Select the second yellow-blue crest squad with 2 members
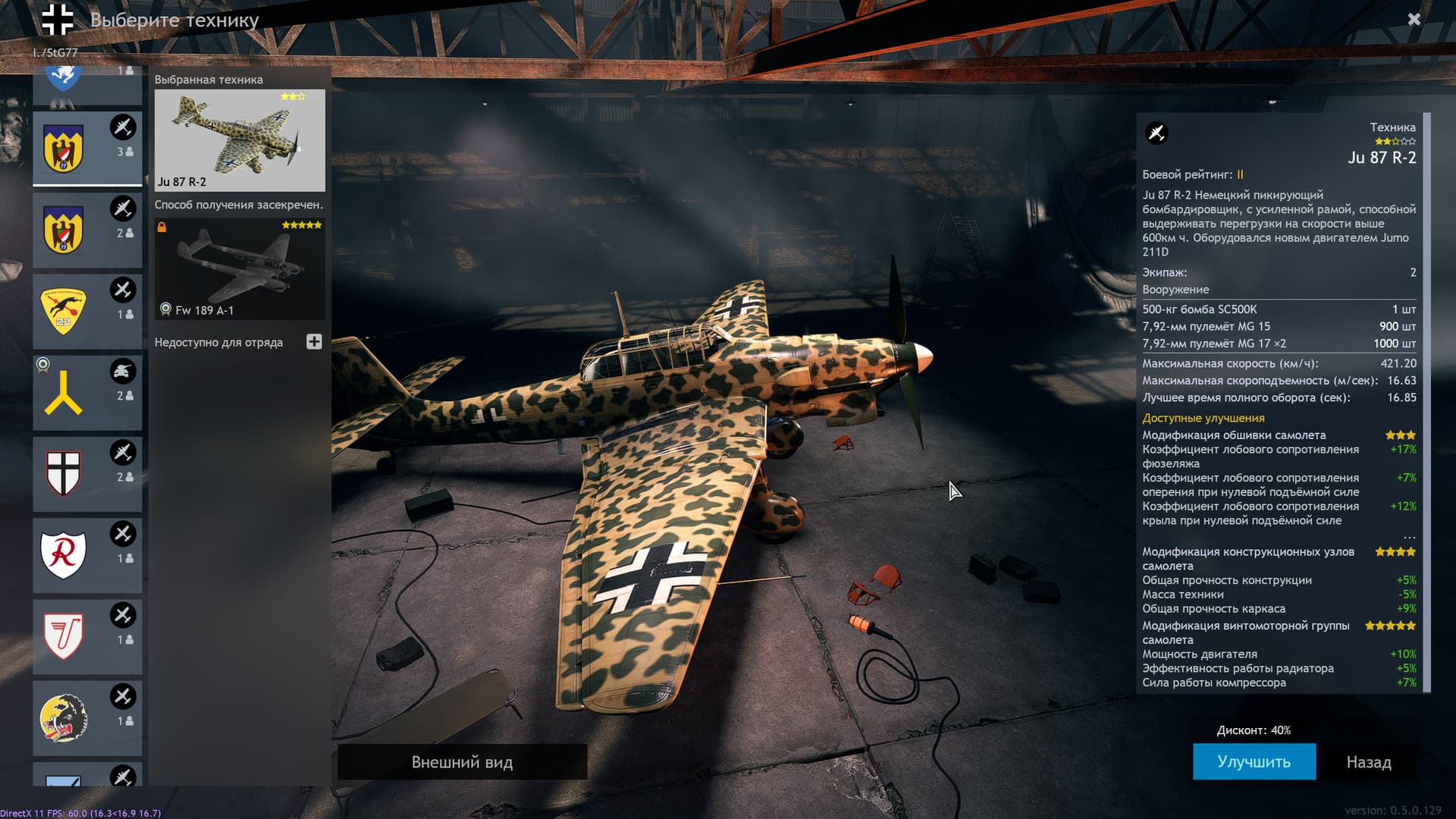 click(87, 230)
